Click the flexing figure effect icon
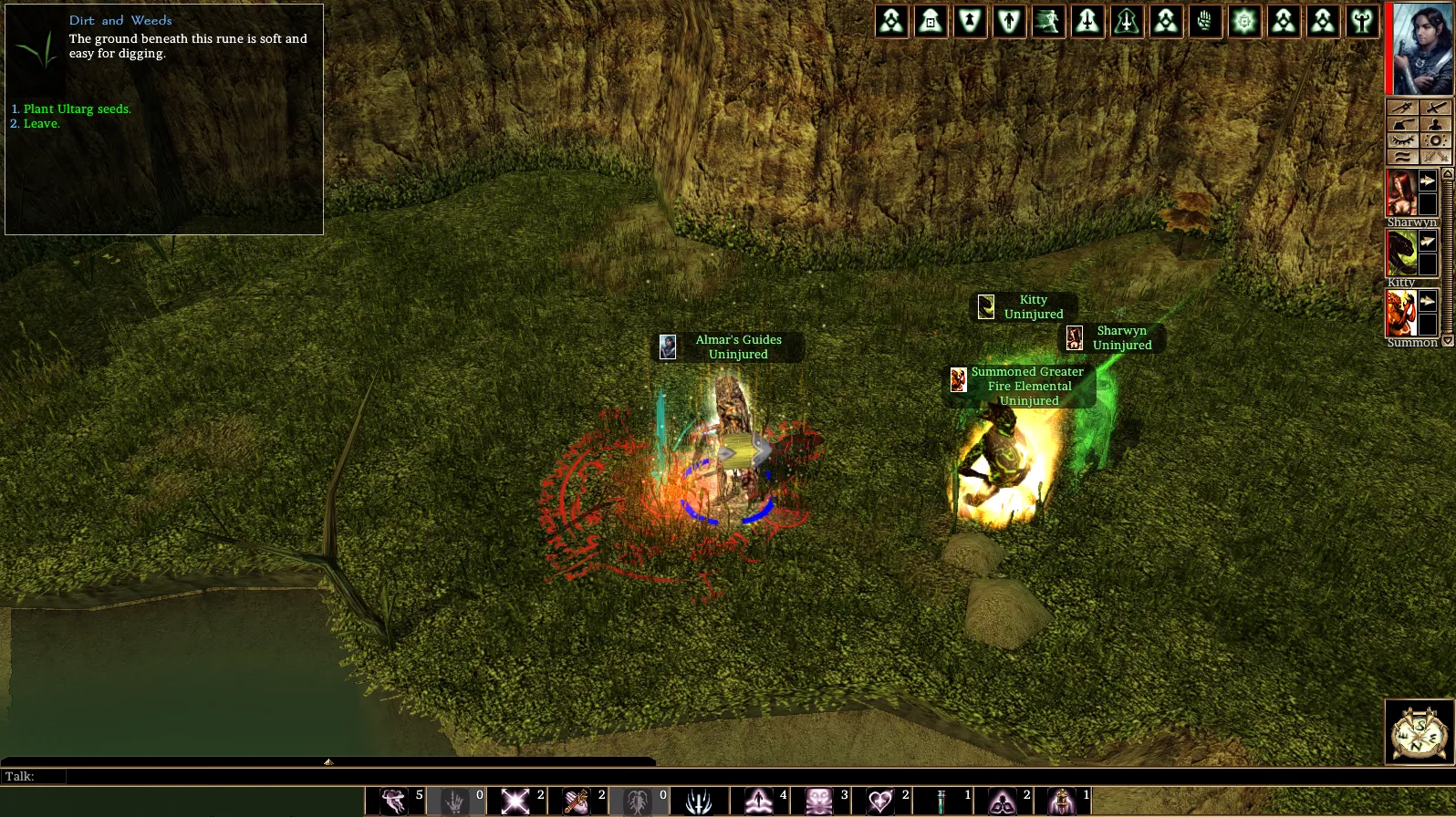The height and width of the screenshot is (817, 1456). (x=1362, y=21)
